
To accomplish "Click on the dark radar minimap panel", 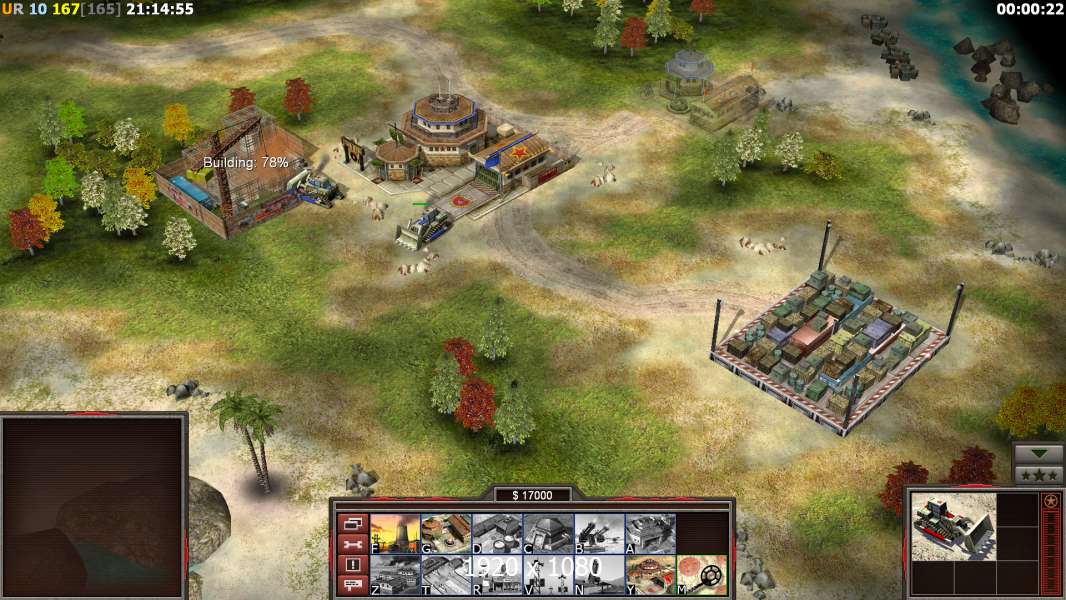I will (x=92, y=505).
